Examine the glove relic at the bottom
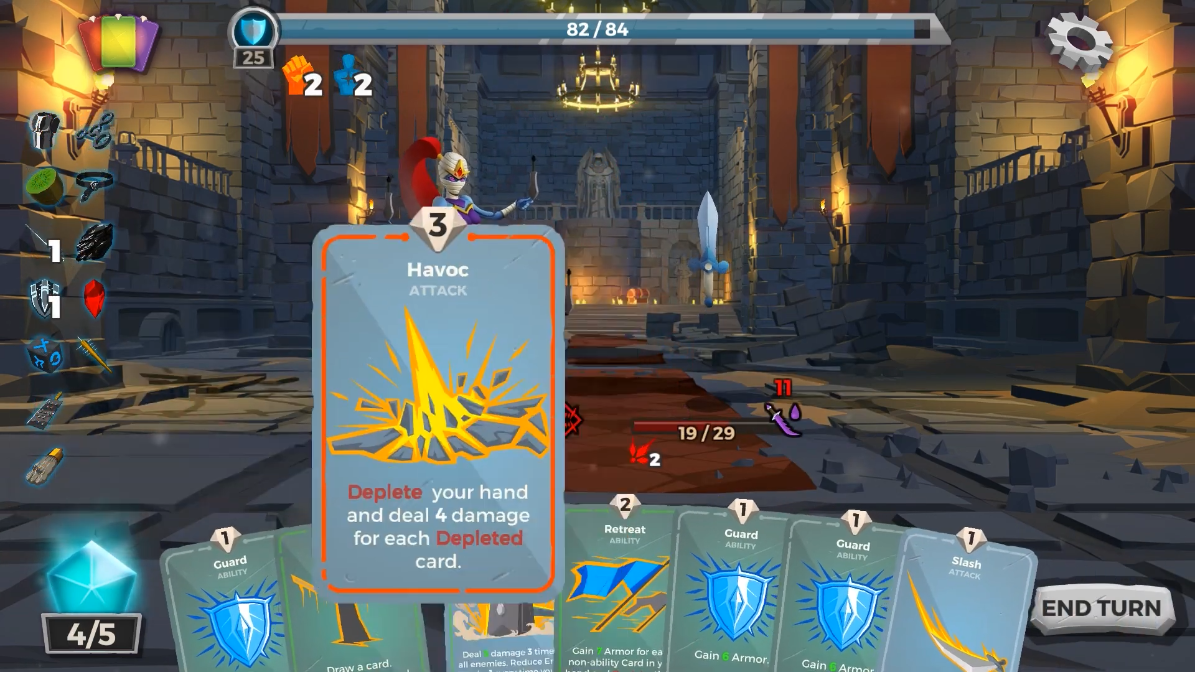This screenshot has width=1195, height=673. [x=45, y=466]
